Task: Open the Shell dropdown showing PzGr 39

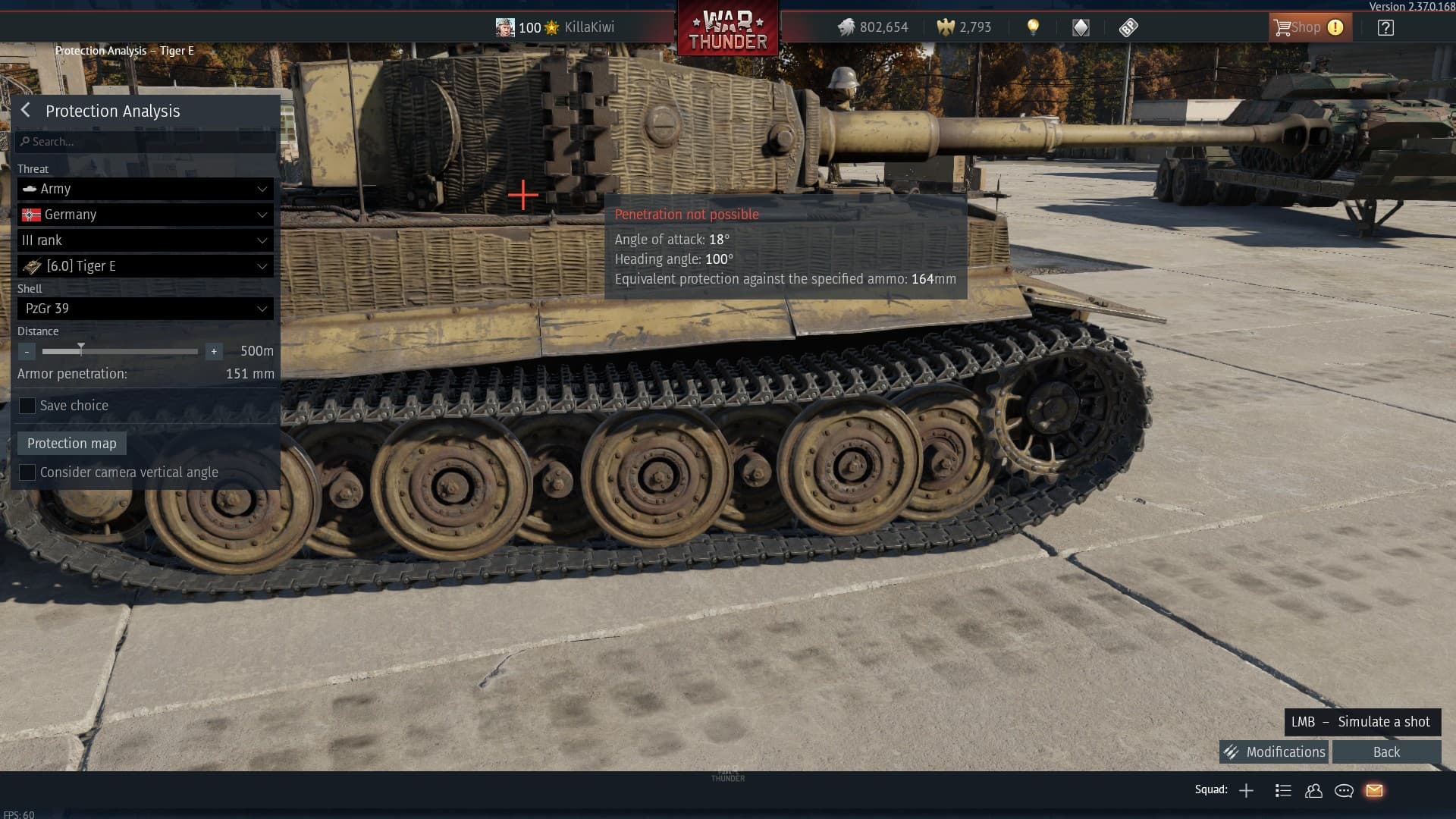Action: (x=145, y=309)
